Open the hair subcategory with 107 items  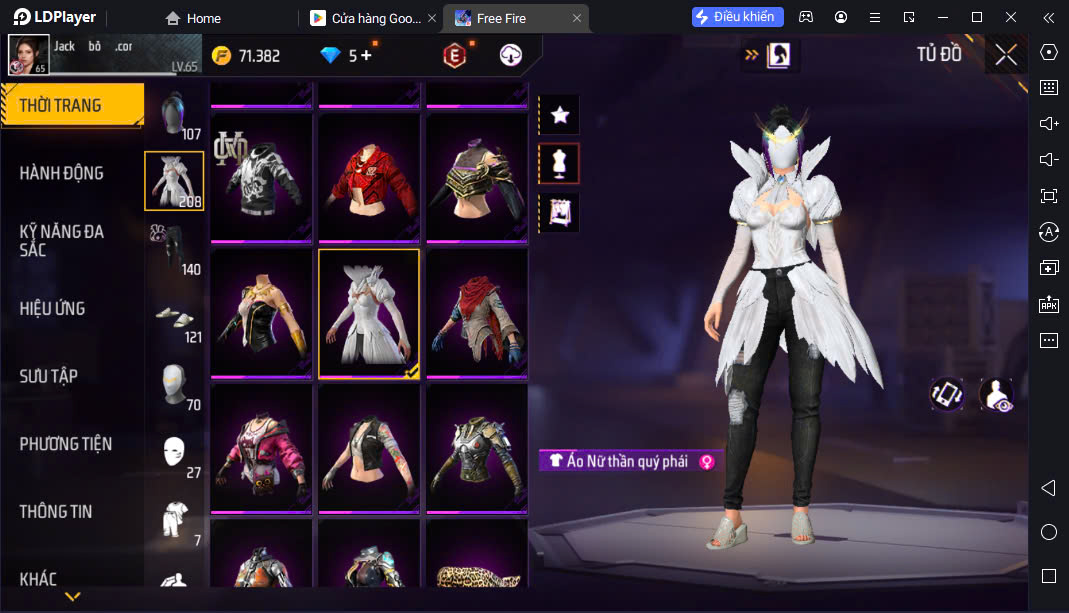click(175, 114)
